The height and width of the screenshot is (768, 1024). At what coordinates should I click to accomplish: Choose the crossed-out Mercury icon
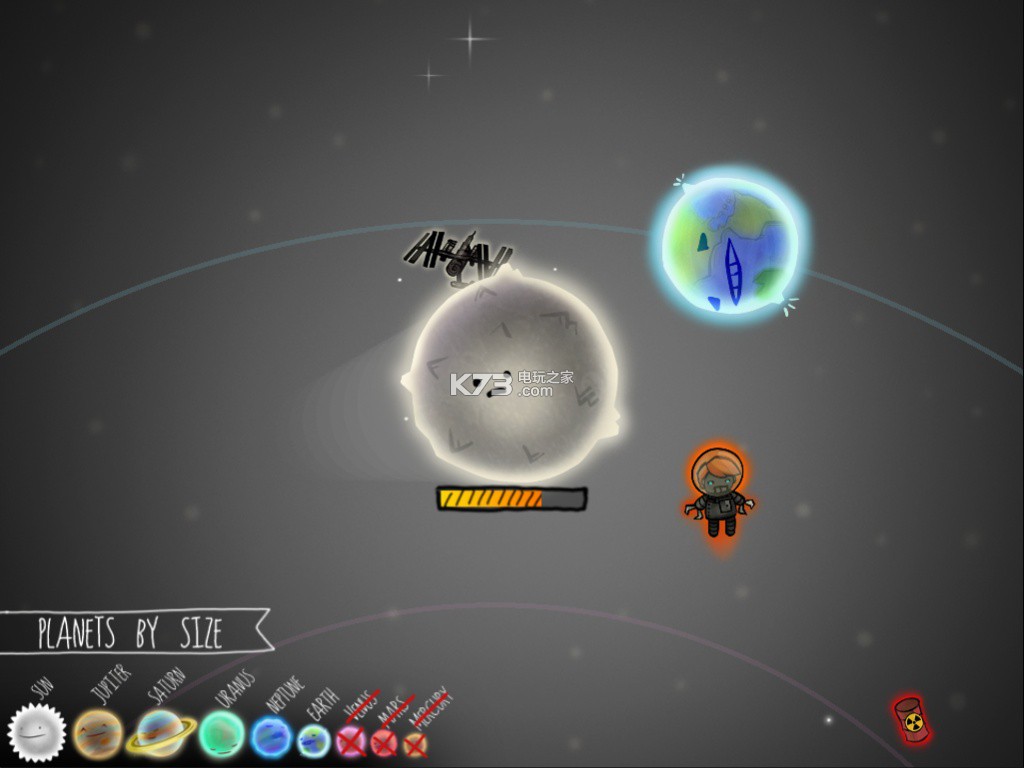tap(414, 744)
